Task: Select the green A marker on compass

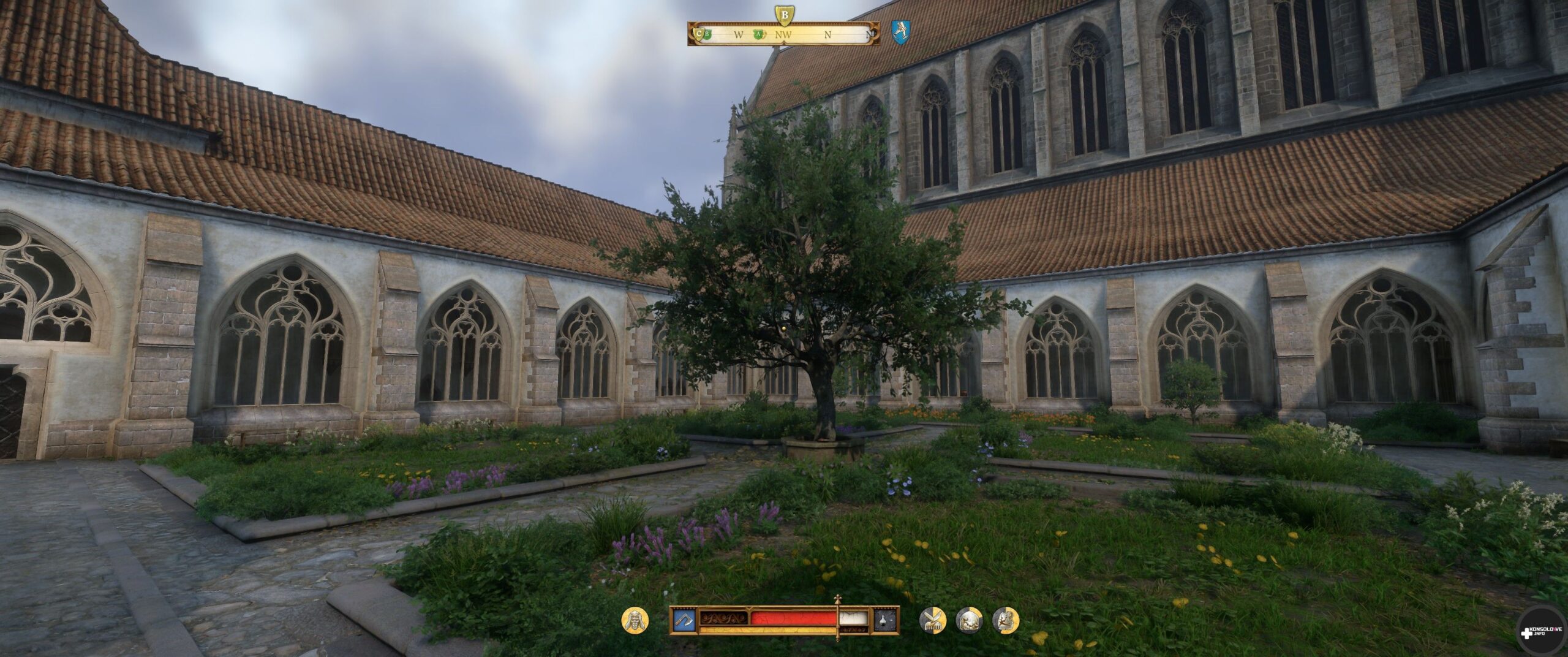Action: 759,34
